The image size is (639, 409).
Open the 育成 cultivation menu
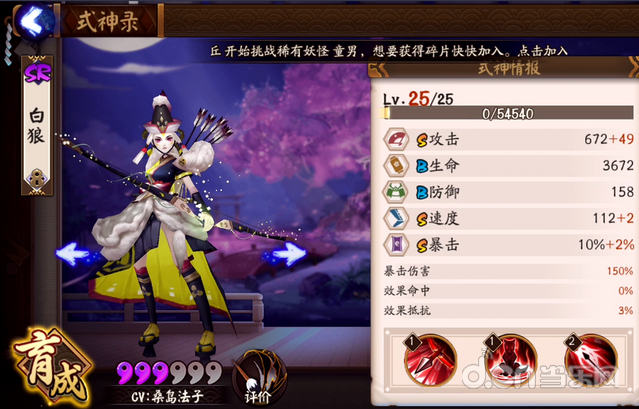tap(48, 365)
